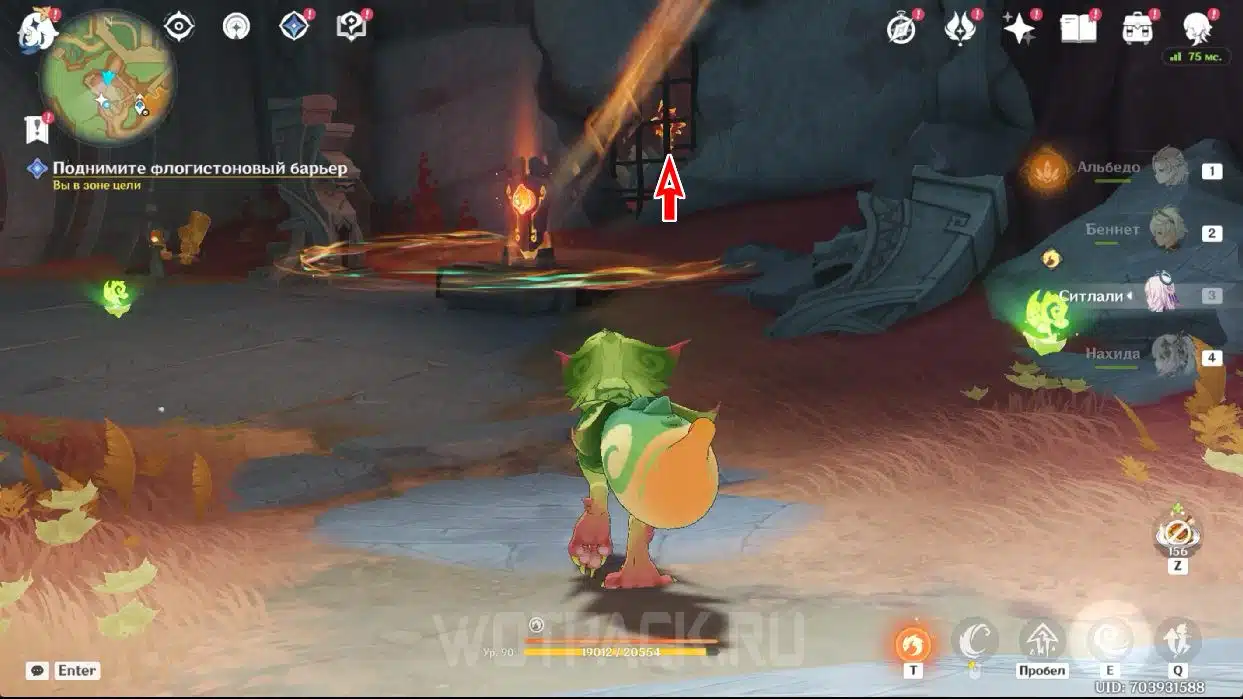This screenshot has width=1243, height=699.
Task: Open the quest banner icon below the minimap
Action: 36,129
